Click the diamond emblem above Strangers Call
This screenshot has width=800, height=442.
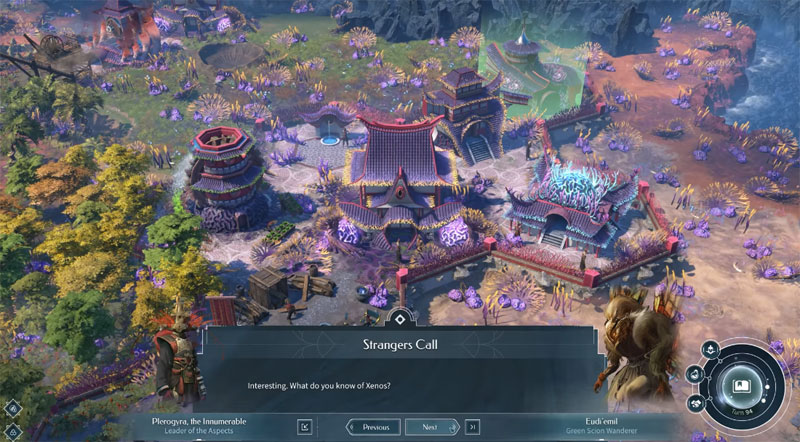click(x=399, y=320)
